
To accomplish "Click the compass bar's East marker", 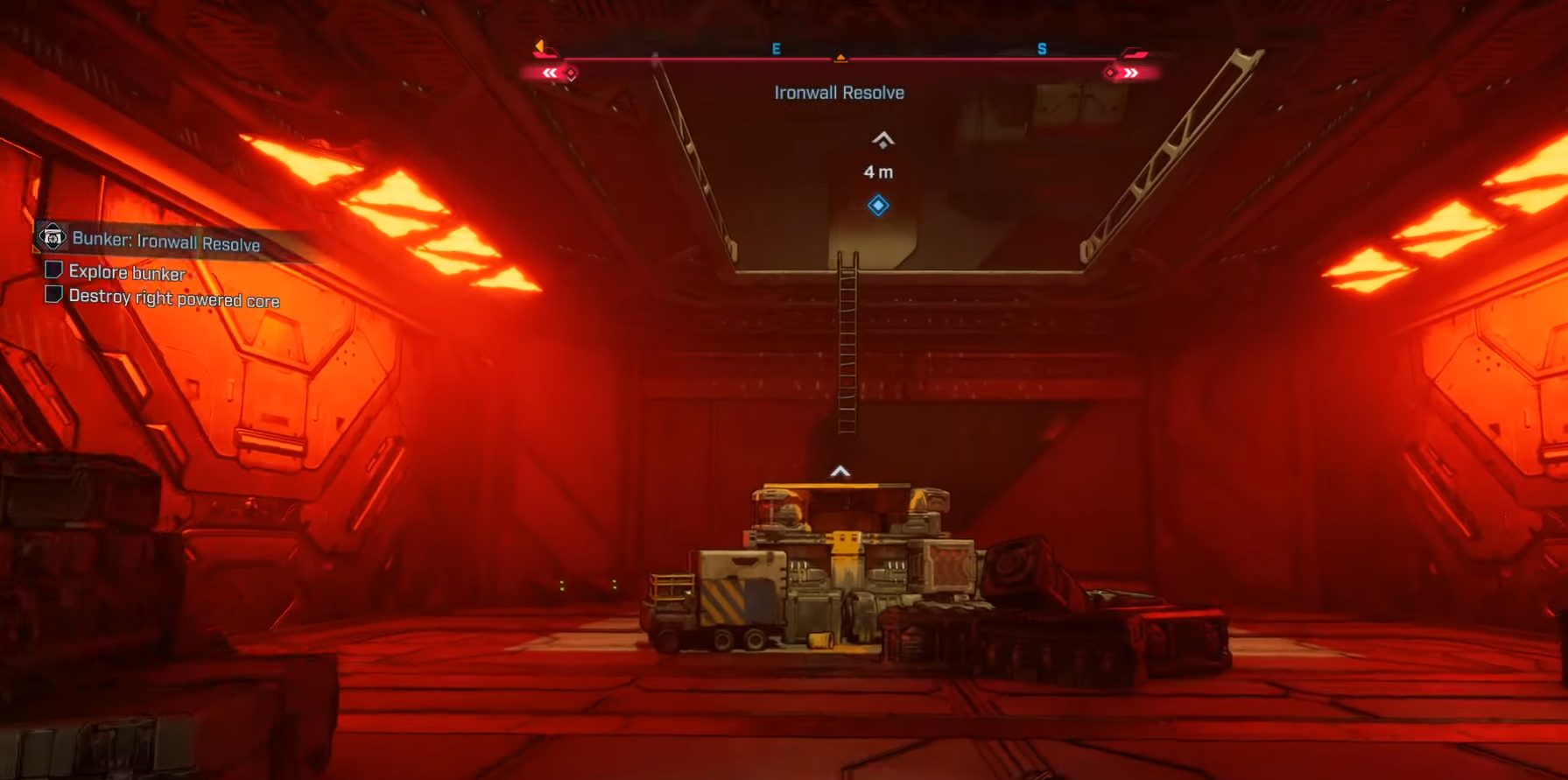I will click(776, 49).
